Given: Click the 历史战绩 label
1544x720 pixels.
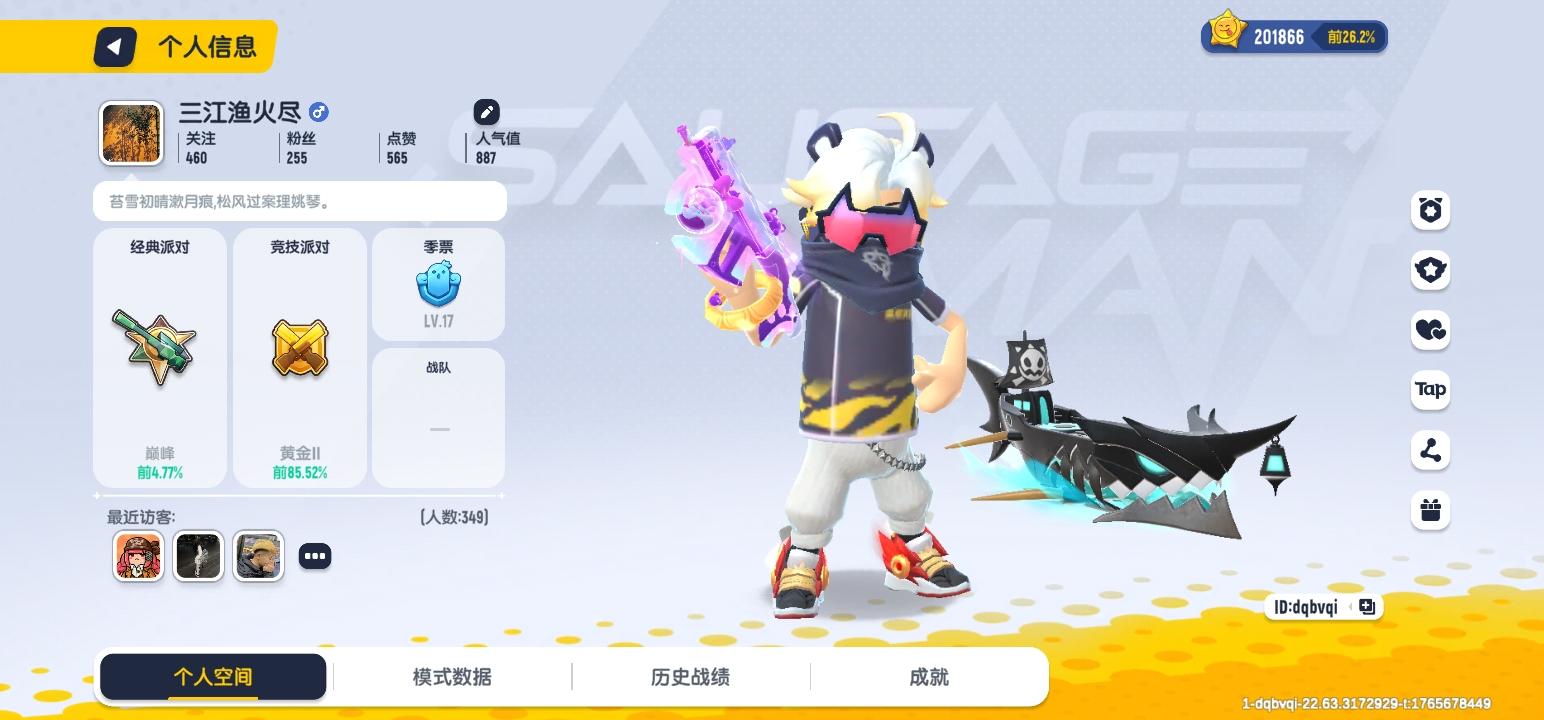Looking at the screenshot, I should (689, 676).
